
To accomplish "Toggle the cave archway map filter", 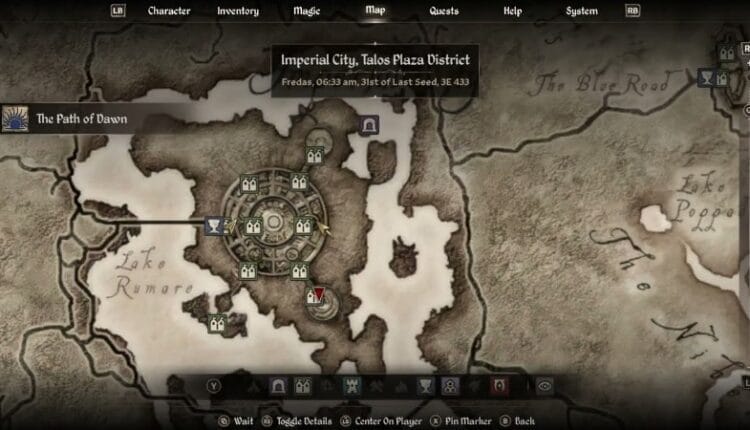I will click(x=279, y=384).
